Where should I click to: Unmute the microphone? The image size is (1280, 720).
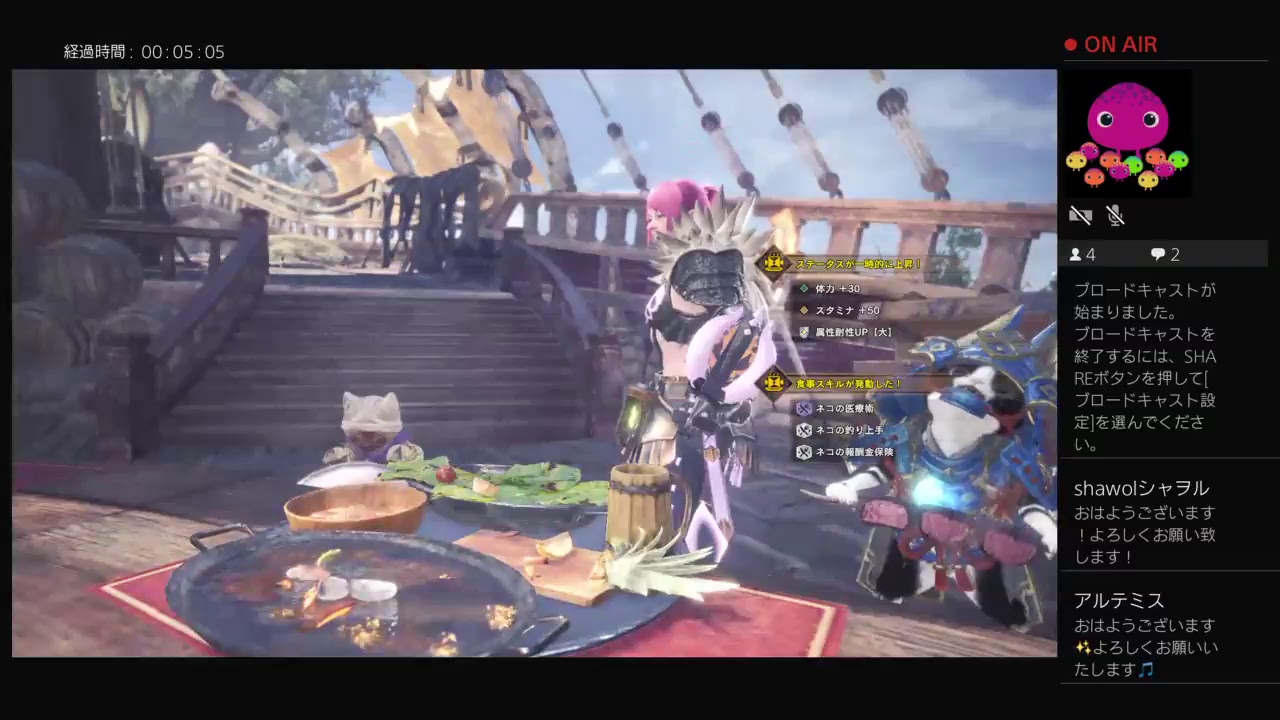tap(1115, 214)
